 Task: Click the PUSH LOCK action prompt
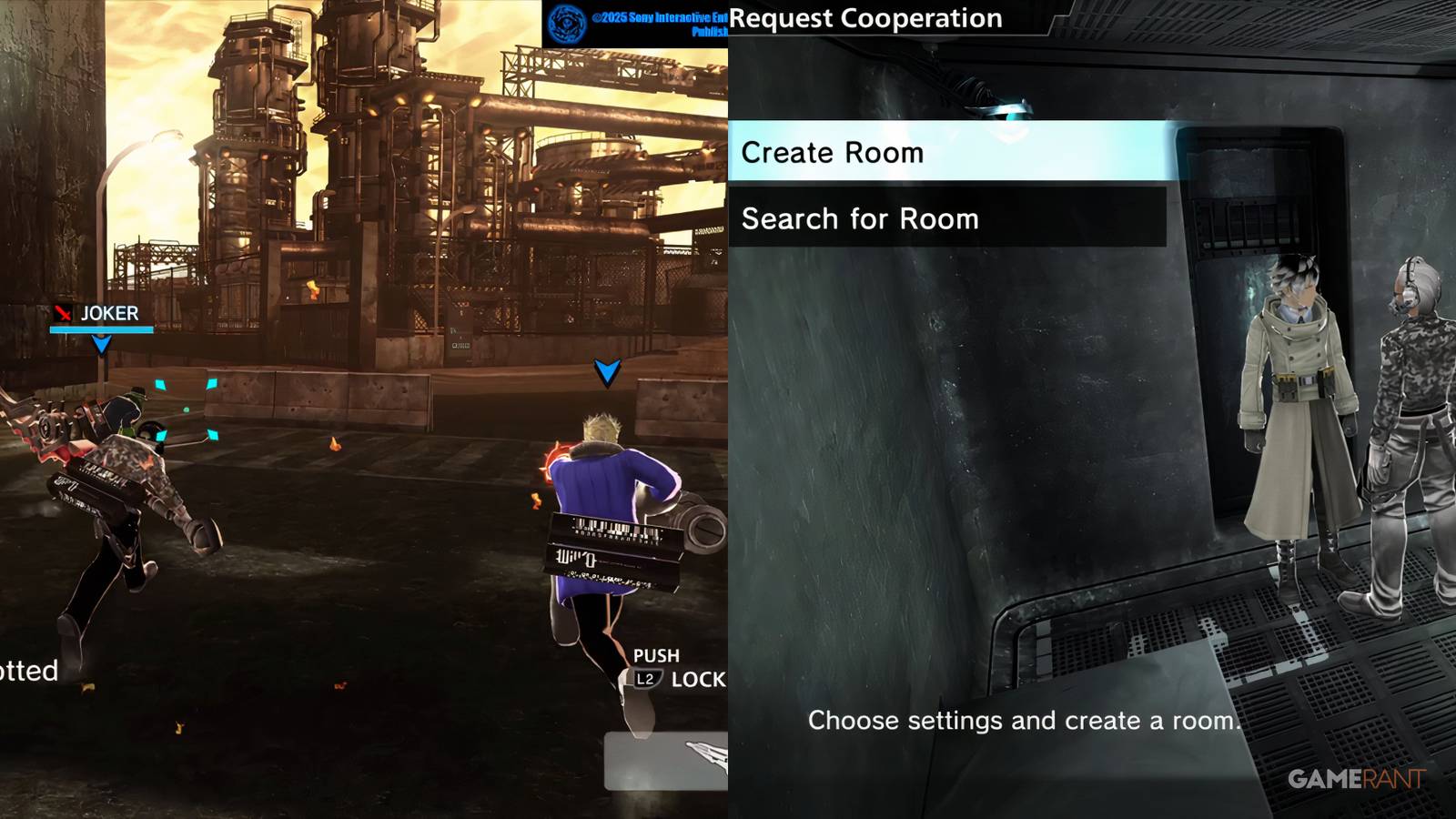coord(673,667)
